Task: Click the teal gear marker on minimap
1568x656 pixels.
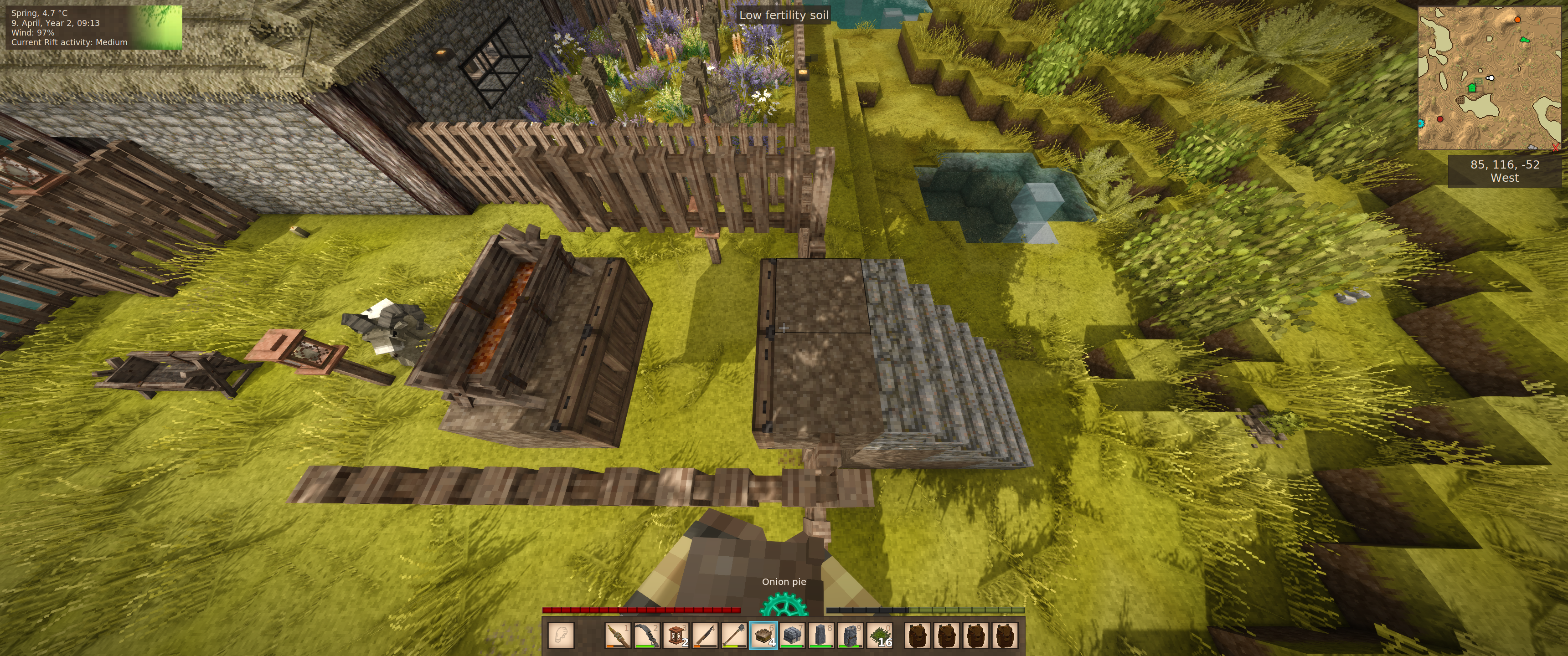Action: pyautogui.click(x=1421, y=123)
